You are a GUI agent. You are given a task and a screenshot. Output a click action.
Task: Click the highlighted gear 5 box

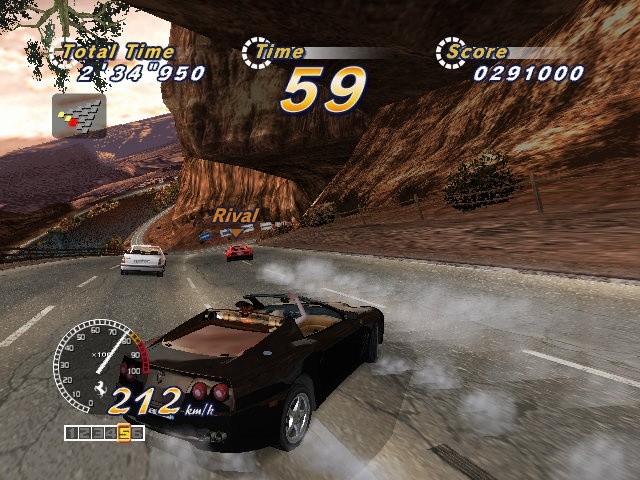124,433
